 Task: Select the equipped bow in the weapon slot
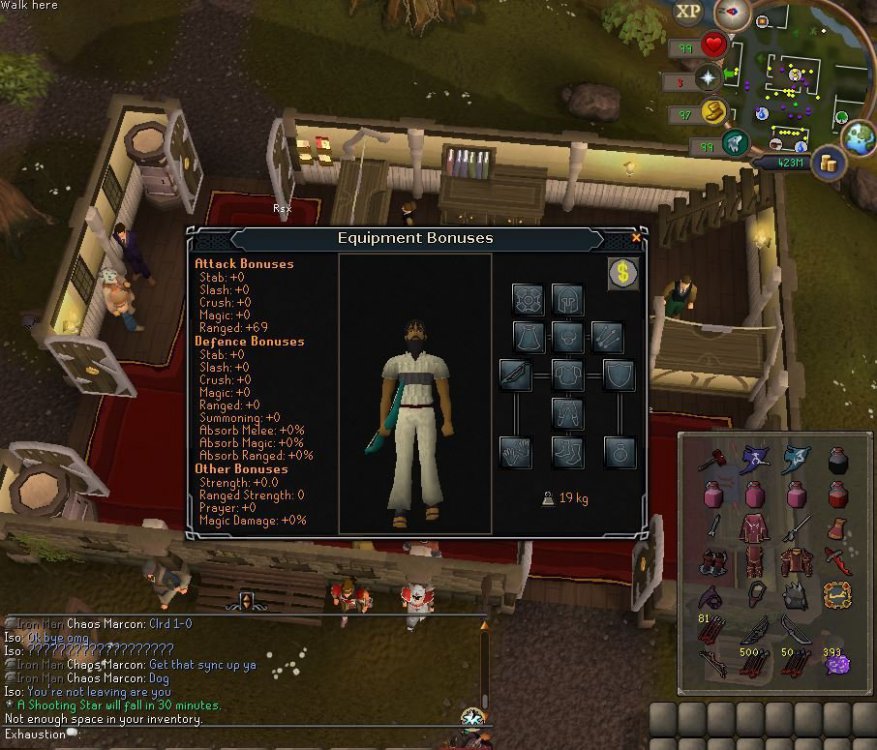[x=516, y=376]
